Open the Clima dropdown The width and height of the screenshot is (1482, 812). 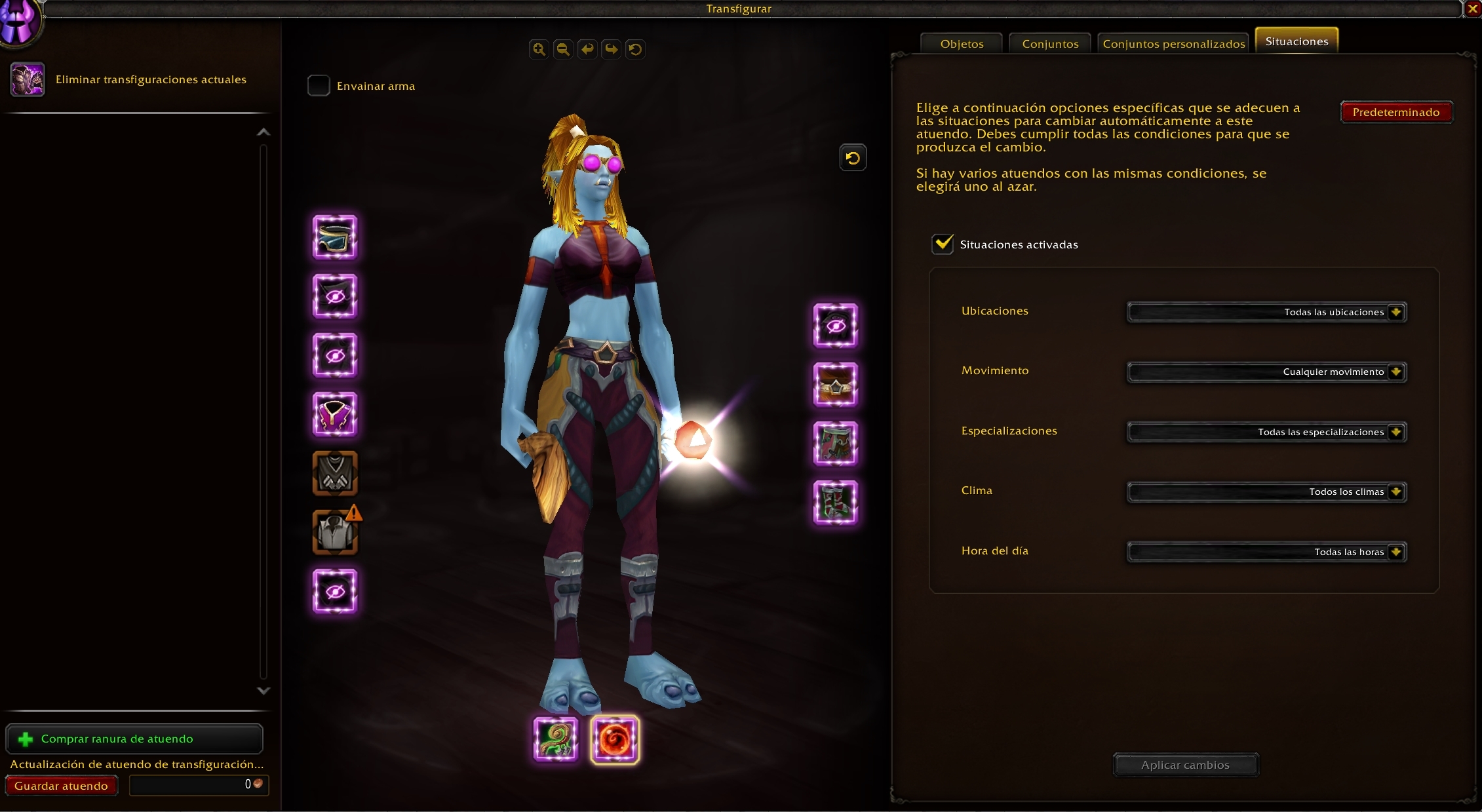1266,492
